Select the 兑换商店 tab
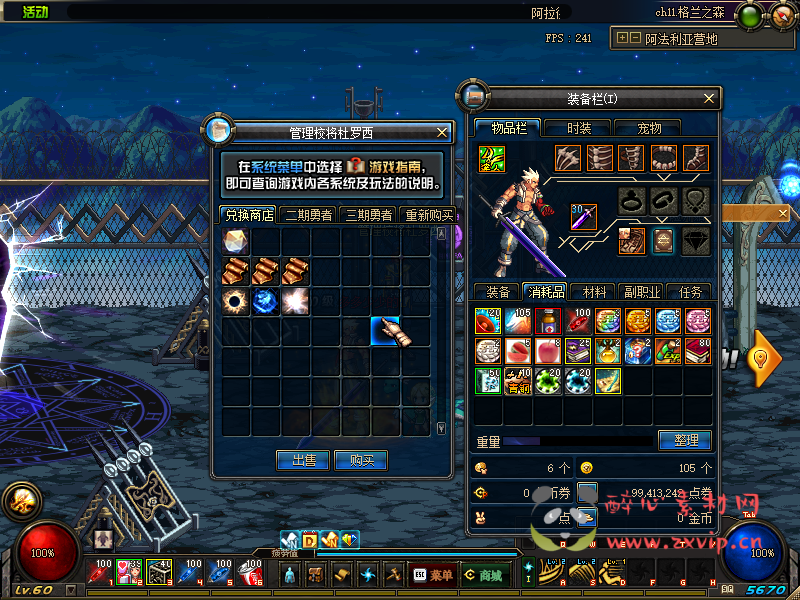This screenshot has width=800, height=600. pos(249,215)
